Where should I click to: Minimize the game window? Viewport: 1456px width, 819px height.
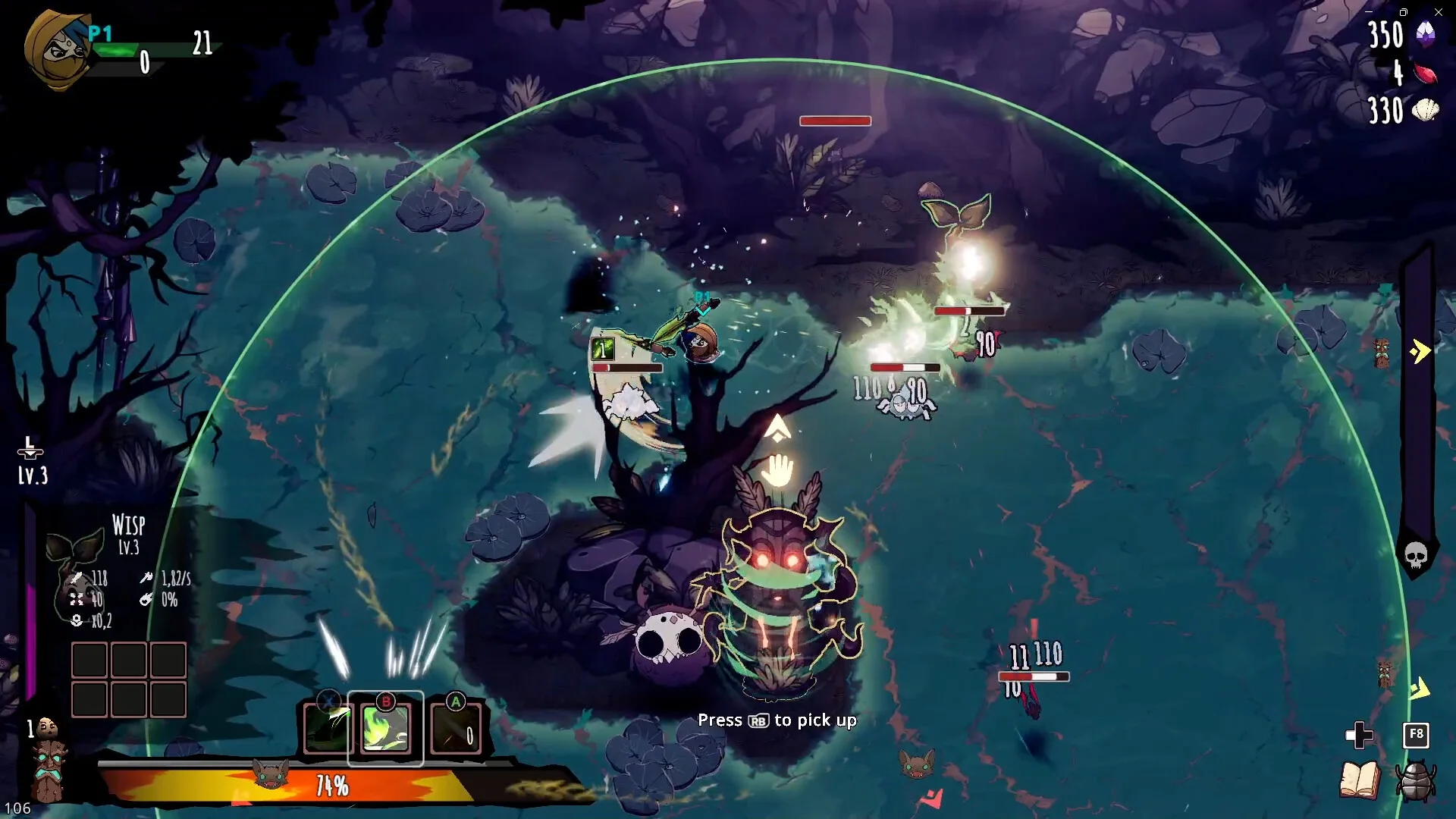coord(1369,12)
